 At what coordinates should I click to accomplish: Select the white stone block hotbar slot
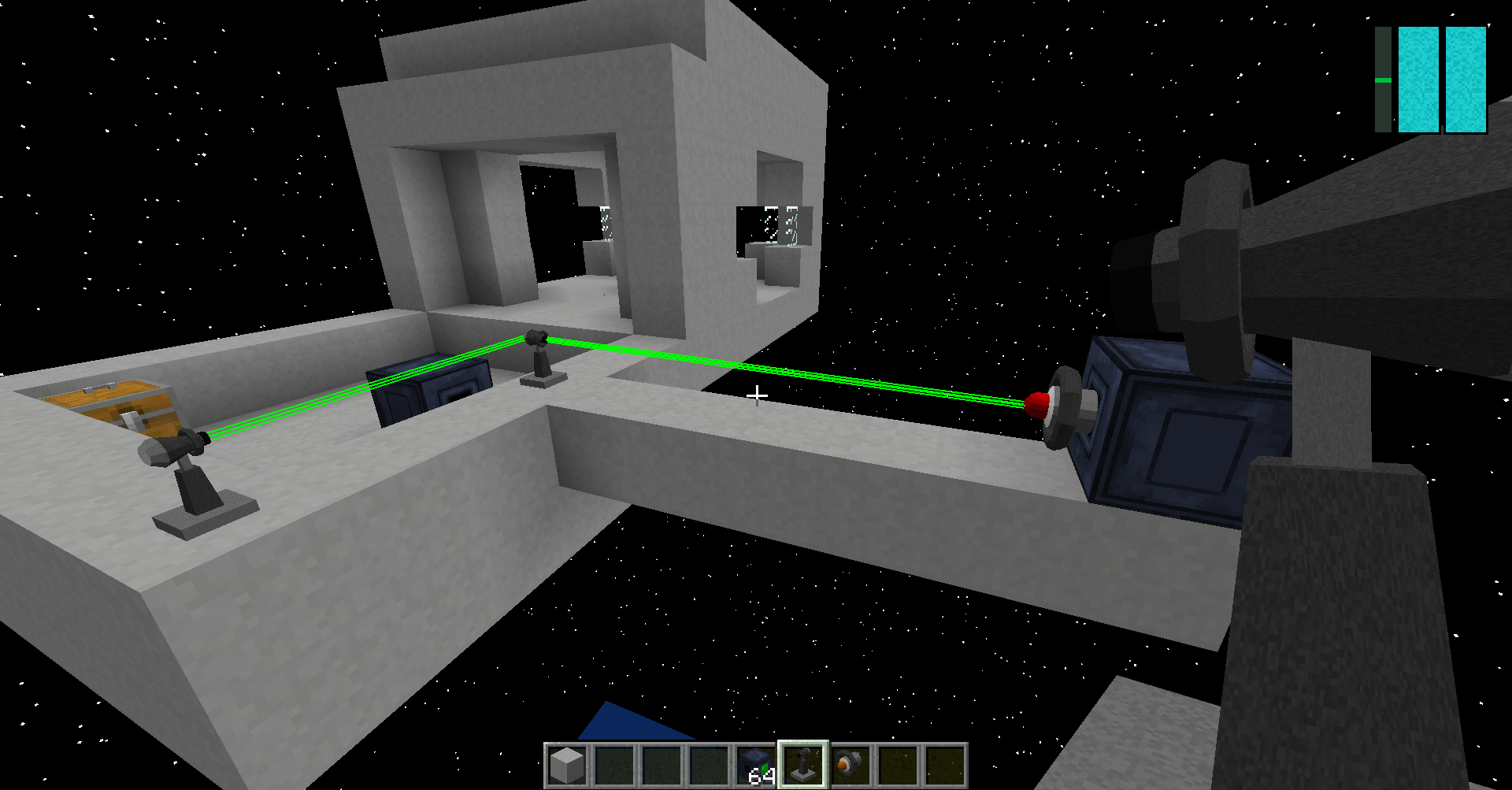567,765
